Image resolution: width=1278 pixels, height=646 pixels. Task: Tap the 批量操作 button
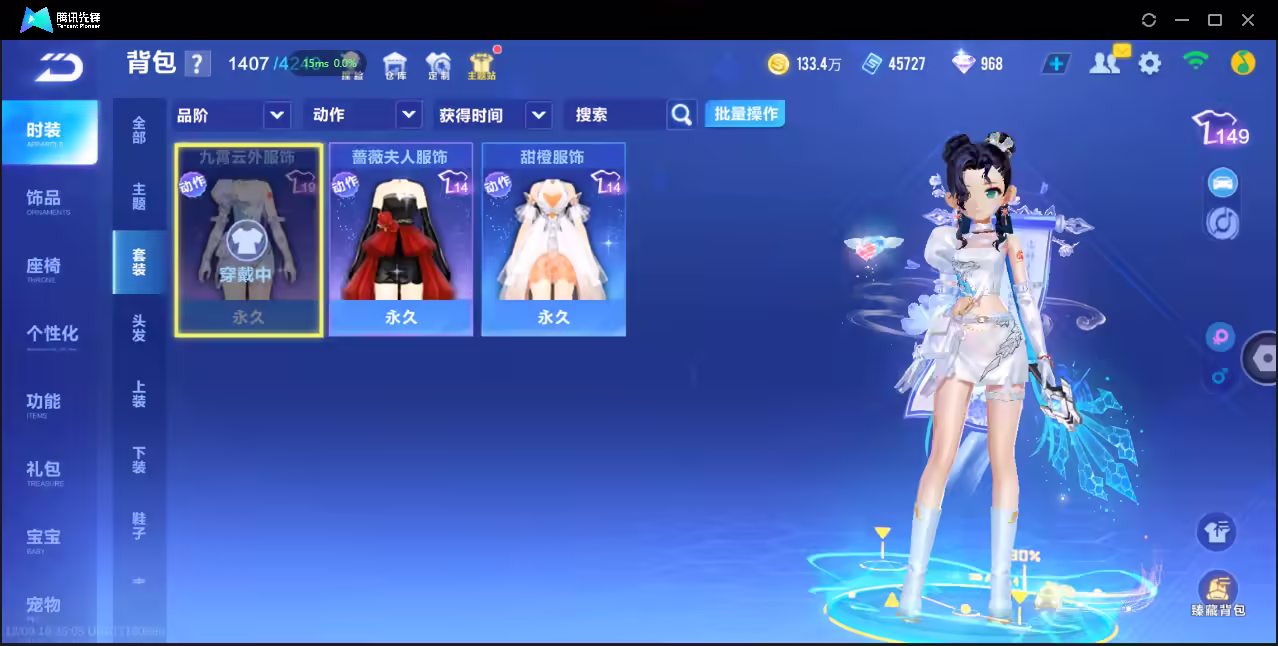click(x=745, y=114)
